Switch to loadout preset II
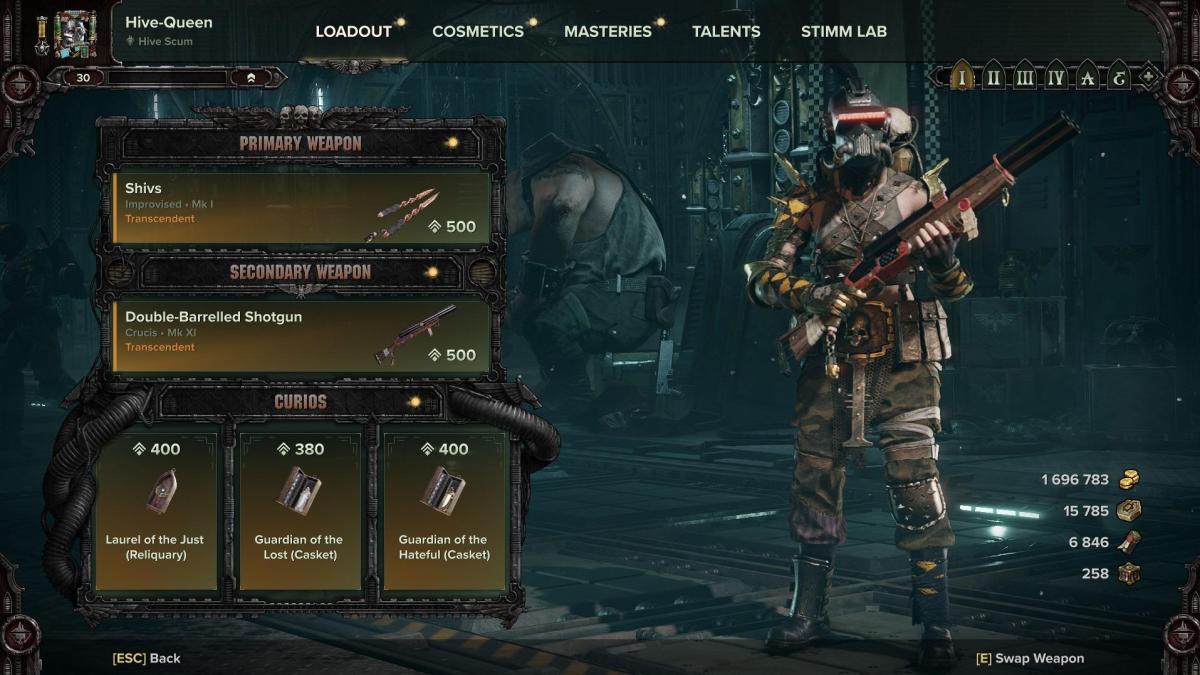This screenshot has width=1200, height=675. tap(993, 76)
